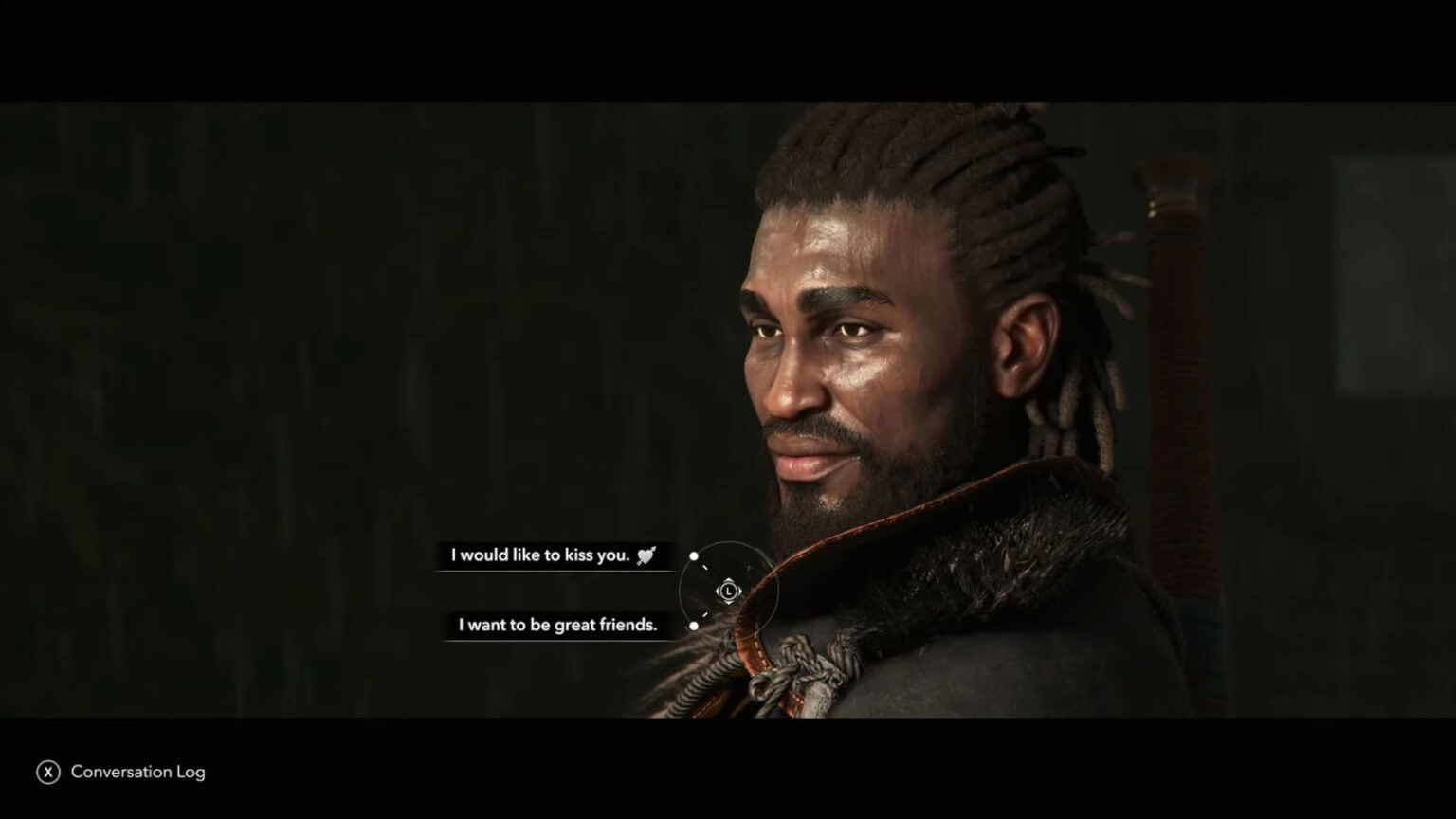This screenshot has width=1456, height=819.
Task: Toggle the selection dot for the kiss option
Action: (x=694, y=555)
